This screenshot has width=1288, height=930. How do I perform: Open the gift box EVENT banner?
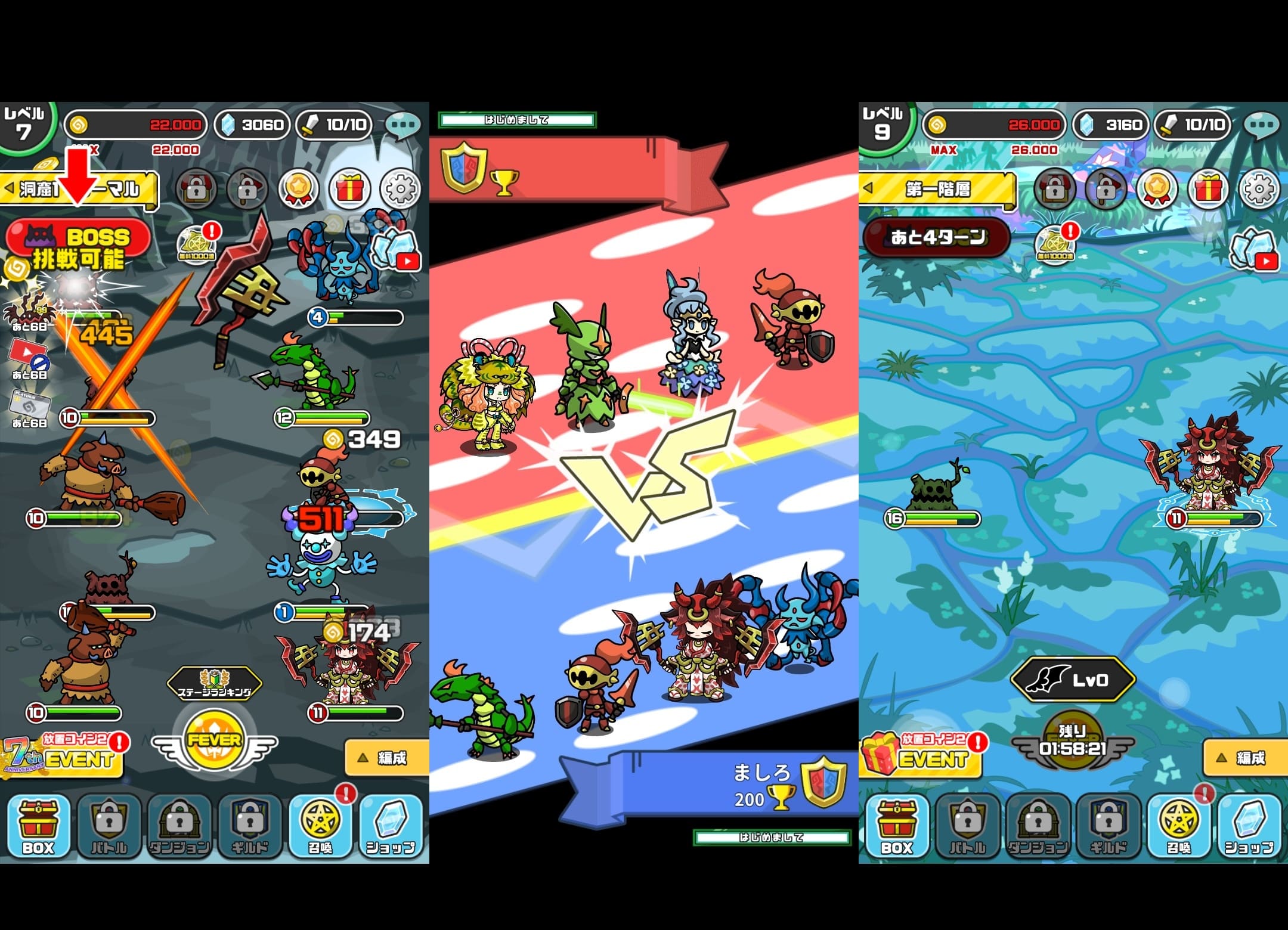(x=922, y=757)
